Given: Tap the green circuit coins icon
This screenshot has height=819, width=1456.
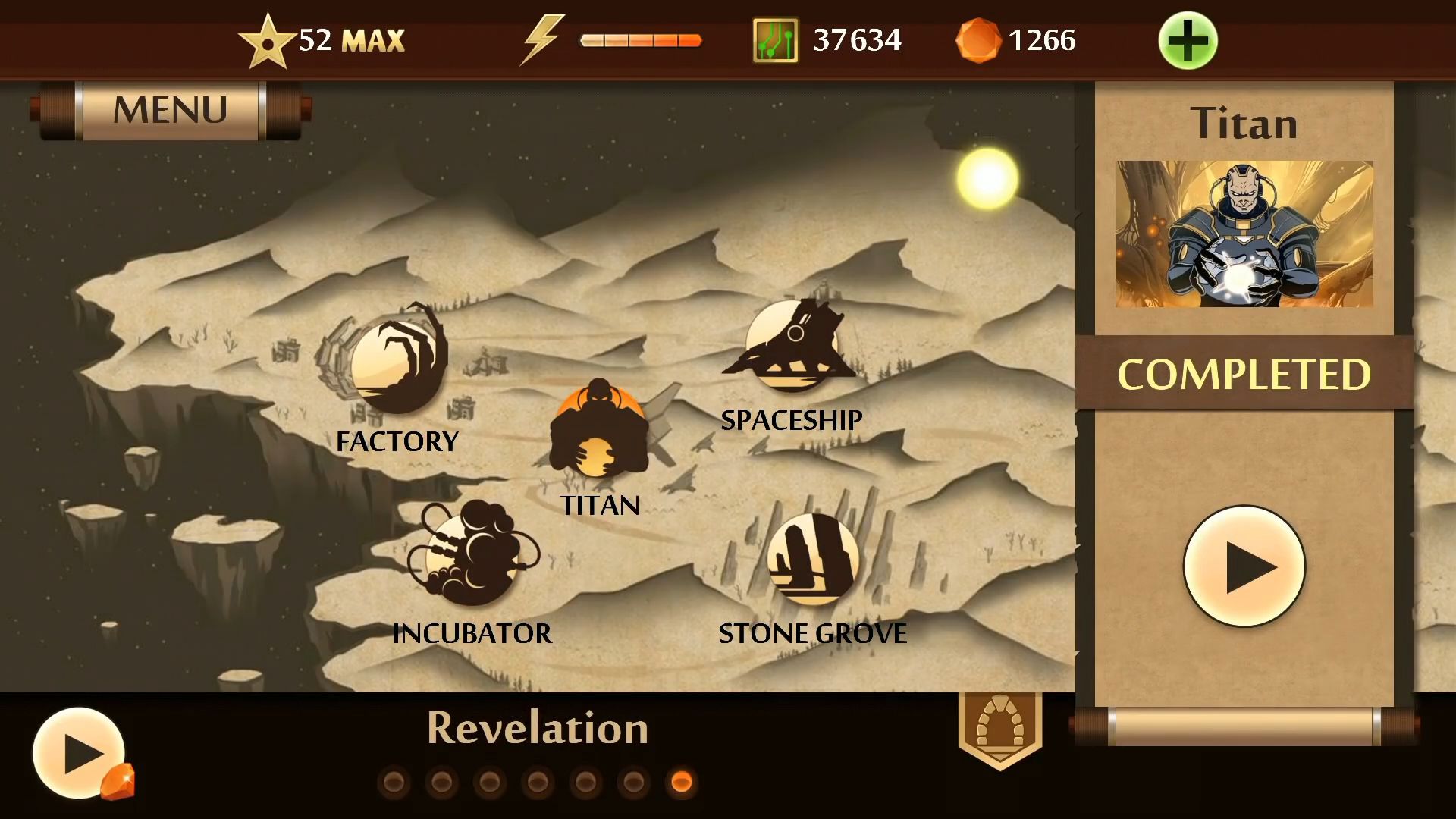Looking at the screenshot, I should click(775, 40).
